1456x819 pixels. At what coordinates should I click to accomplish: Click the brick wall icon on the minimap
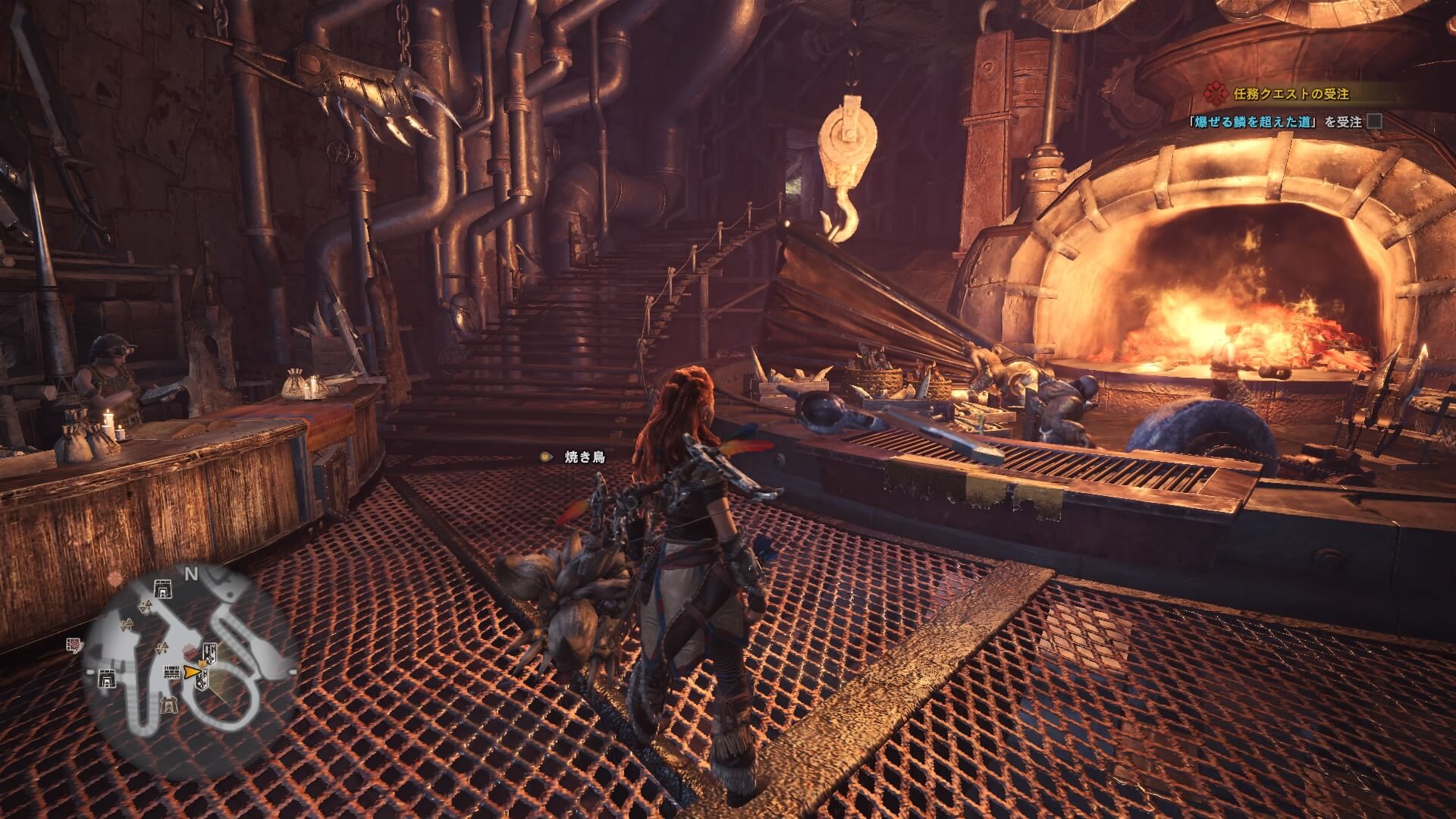pyautogui.click(x=173, y=671)
